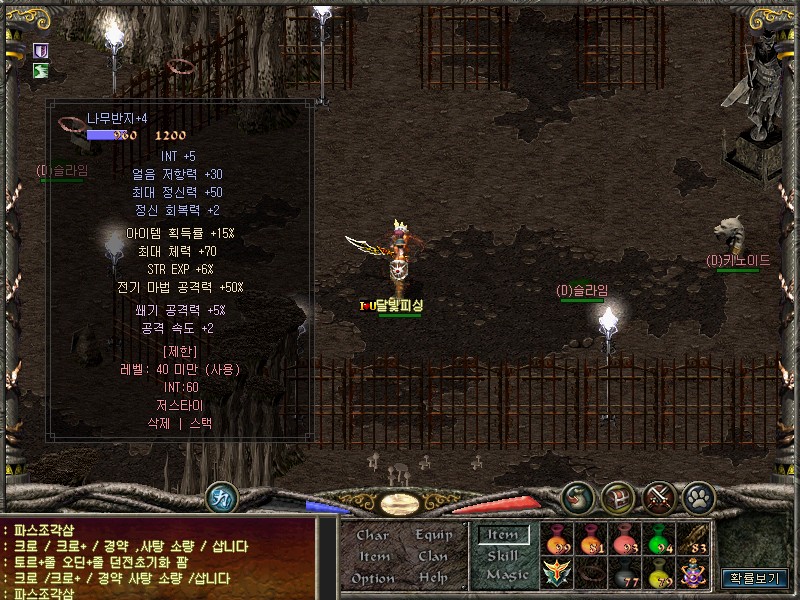Open the Help menu

tap(433, 578)
